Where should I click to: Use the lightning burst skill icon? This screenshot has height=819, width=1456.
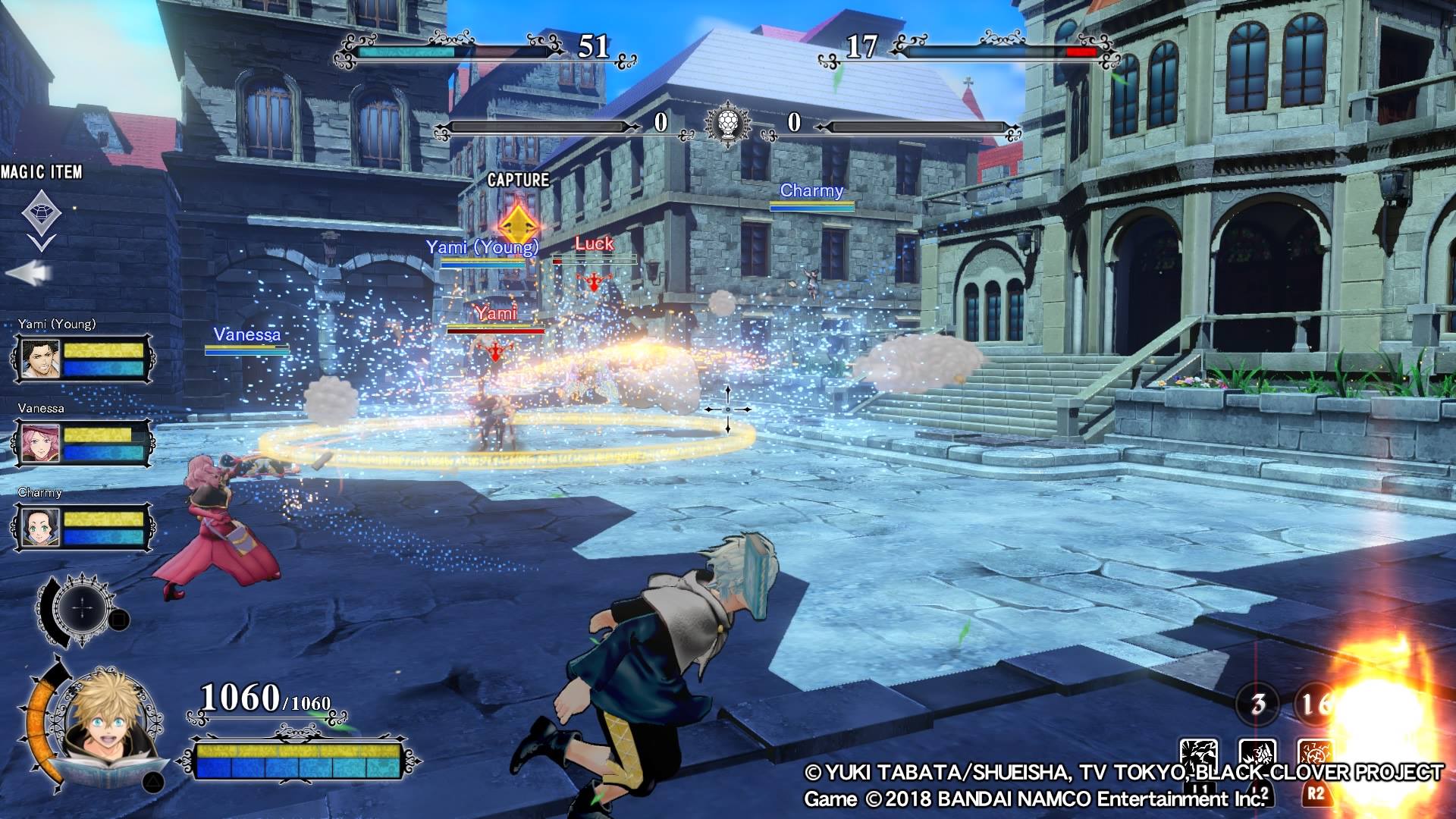point(1200,757)
